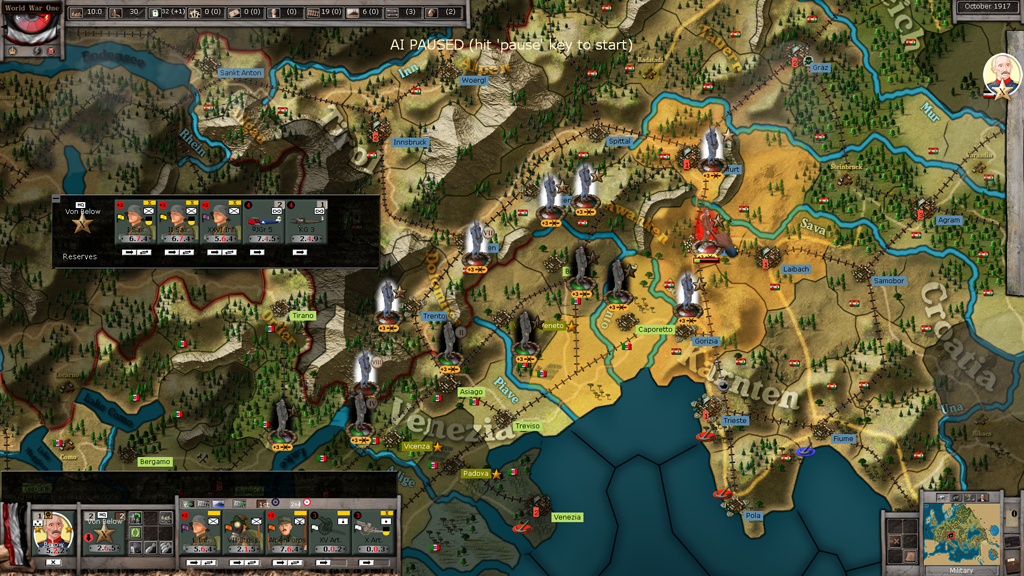Click the X button under Below's portrait

53,562
